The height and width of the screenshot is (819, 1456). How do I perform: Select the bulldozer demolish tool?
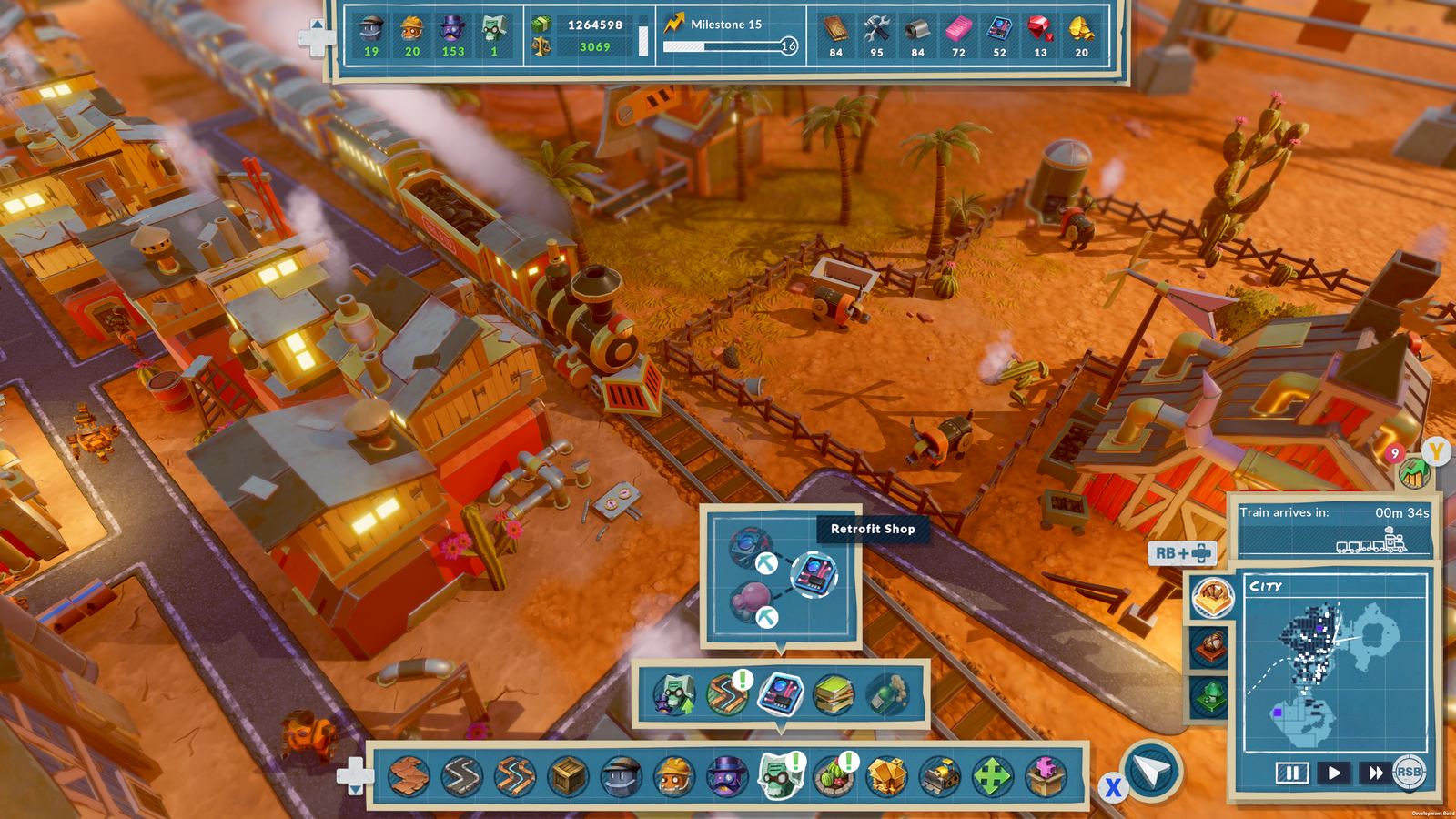point(940,777)
